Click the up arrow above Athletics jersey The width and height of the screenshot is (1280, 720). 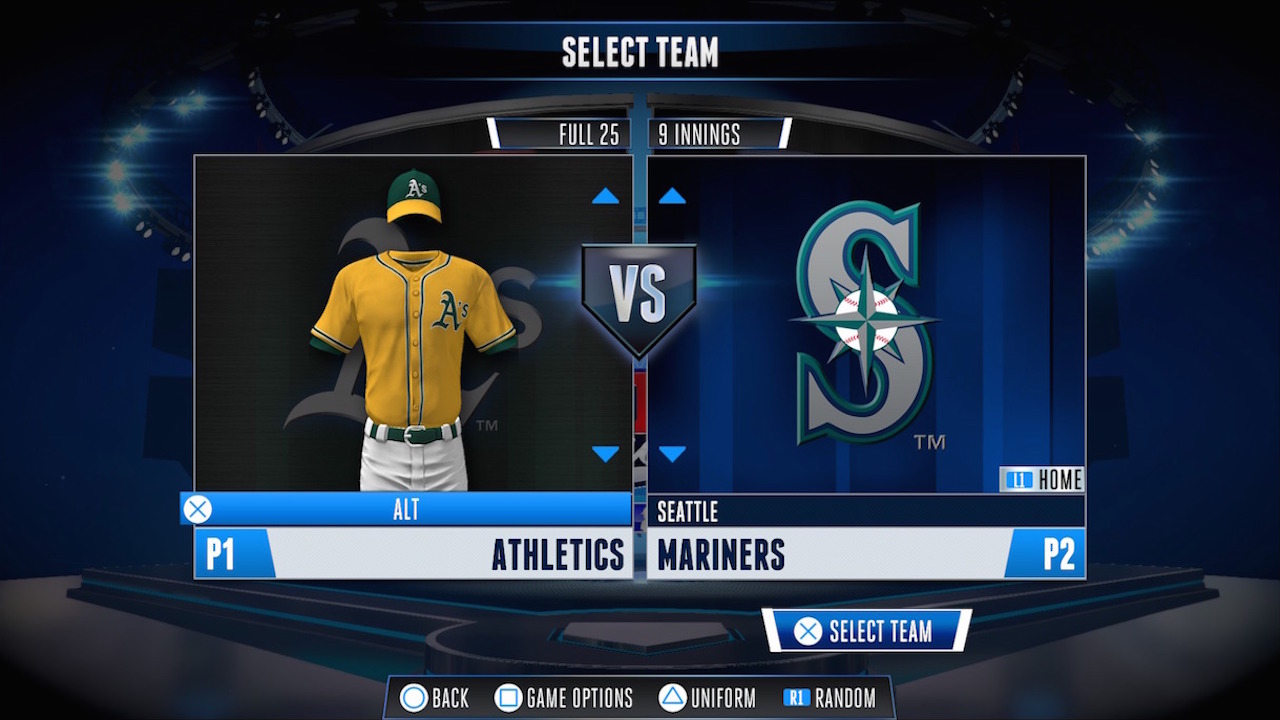604,195
